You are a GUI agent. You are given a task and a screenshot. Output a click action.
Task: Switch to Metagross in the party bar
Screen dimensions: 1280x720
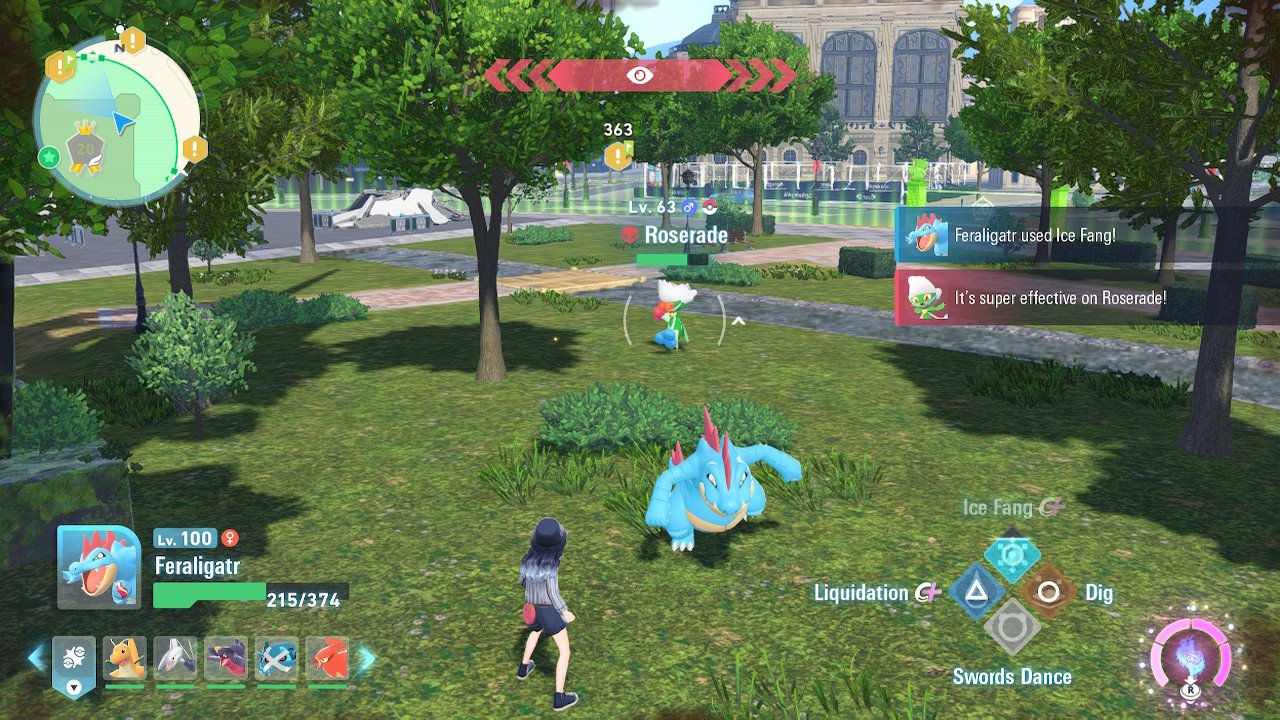pos(277,658)
